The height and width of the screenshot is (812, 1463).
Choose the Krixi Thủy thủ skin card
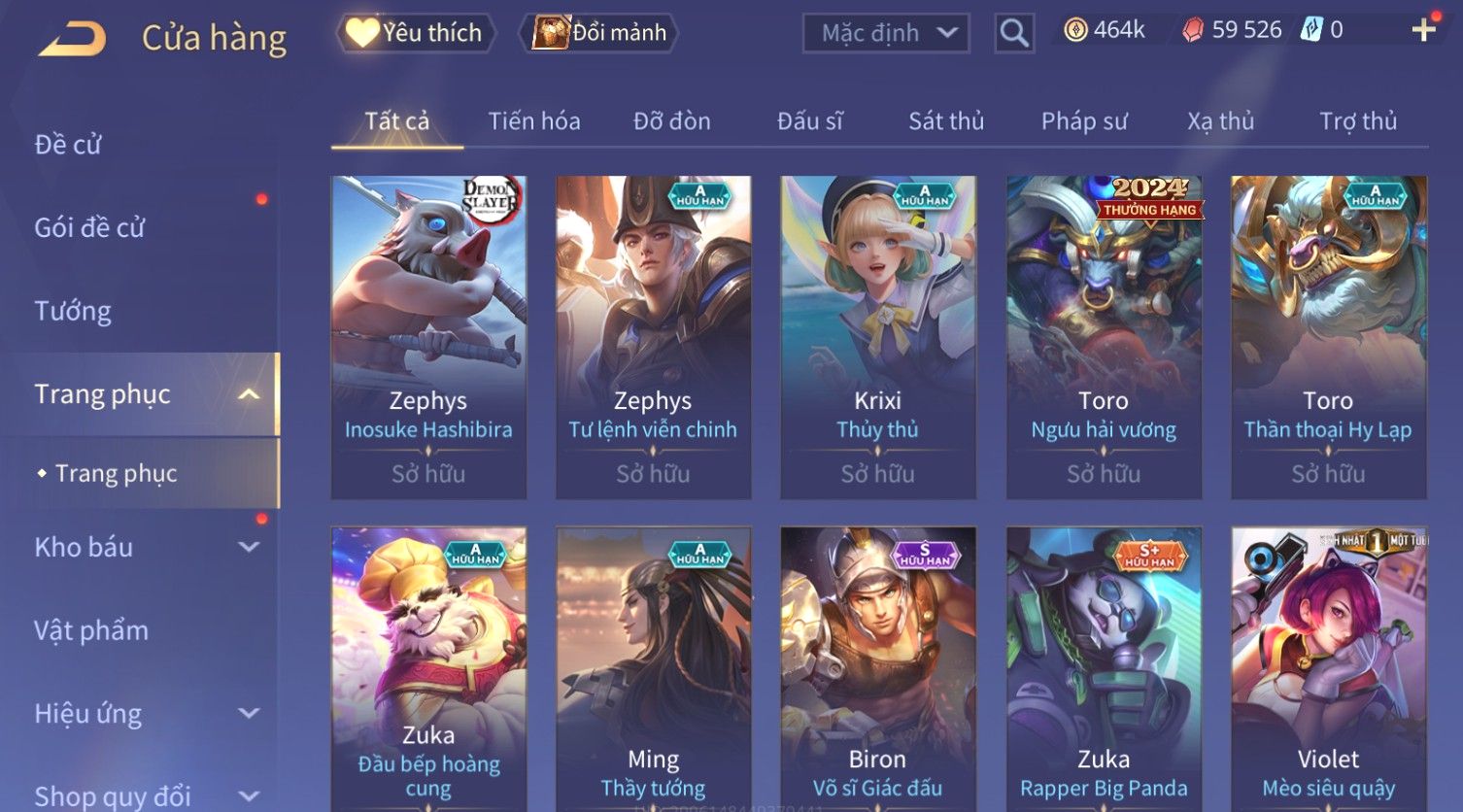(877, 336)
